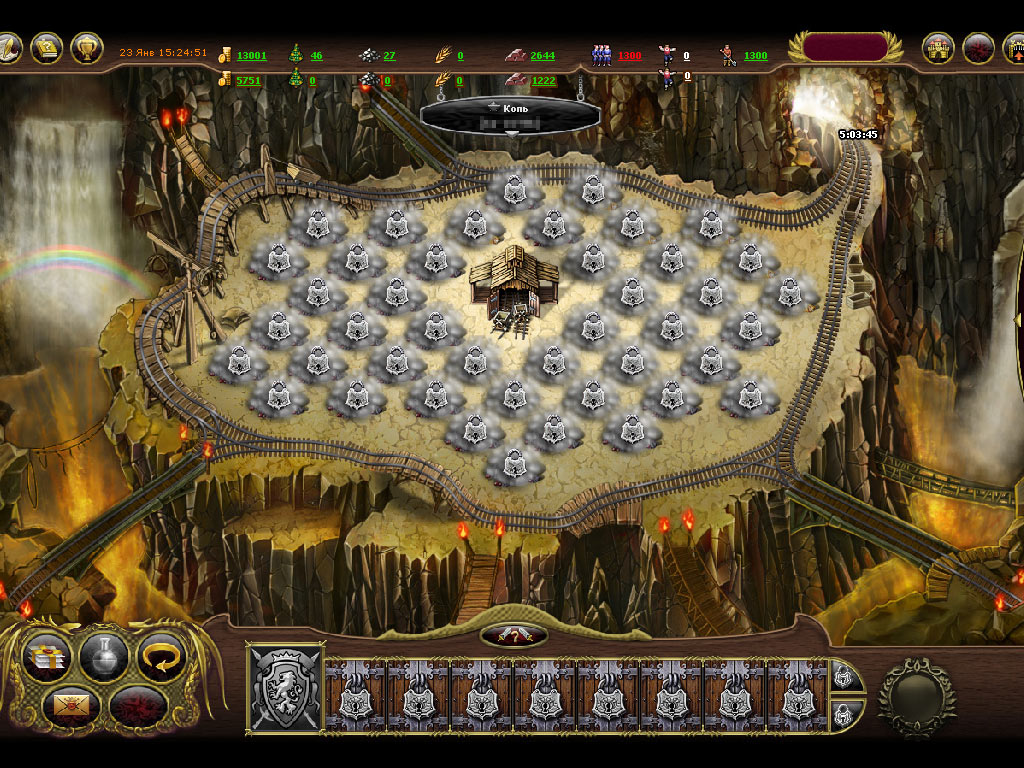
Task: Open the castle icon in top-right corner
Action: (938, 48)
